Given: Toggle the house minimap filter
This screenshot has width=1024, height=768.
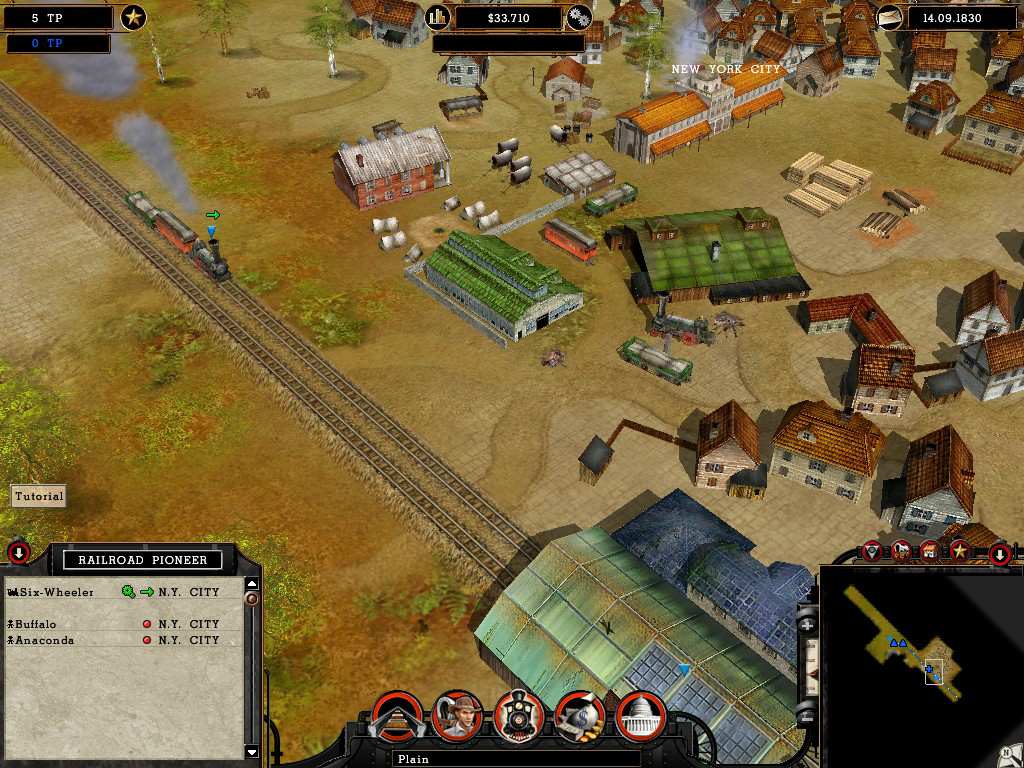Looking at the screenshot, I should (x=931, y=550).
